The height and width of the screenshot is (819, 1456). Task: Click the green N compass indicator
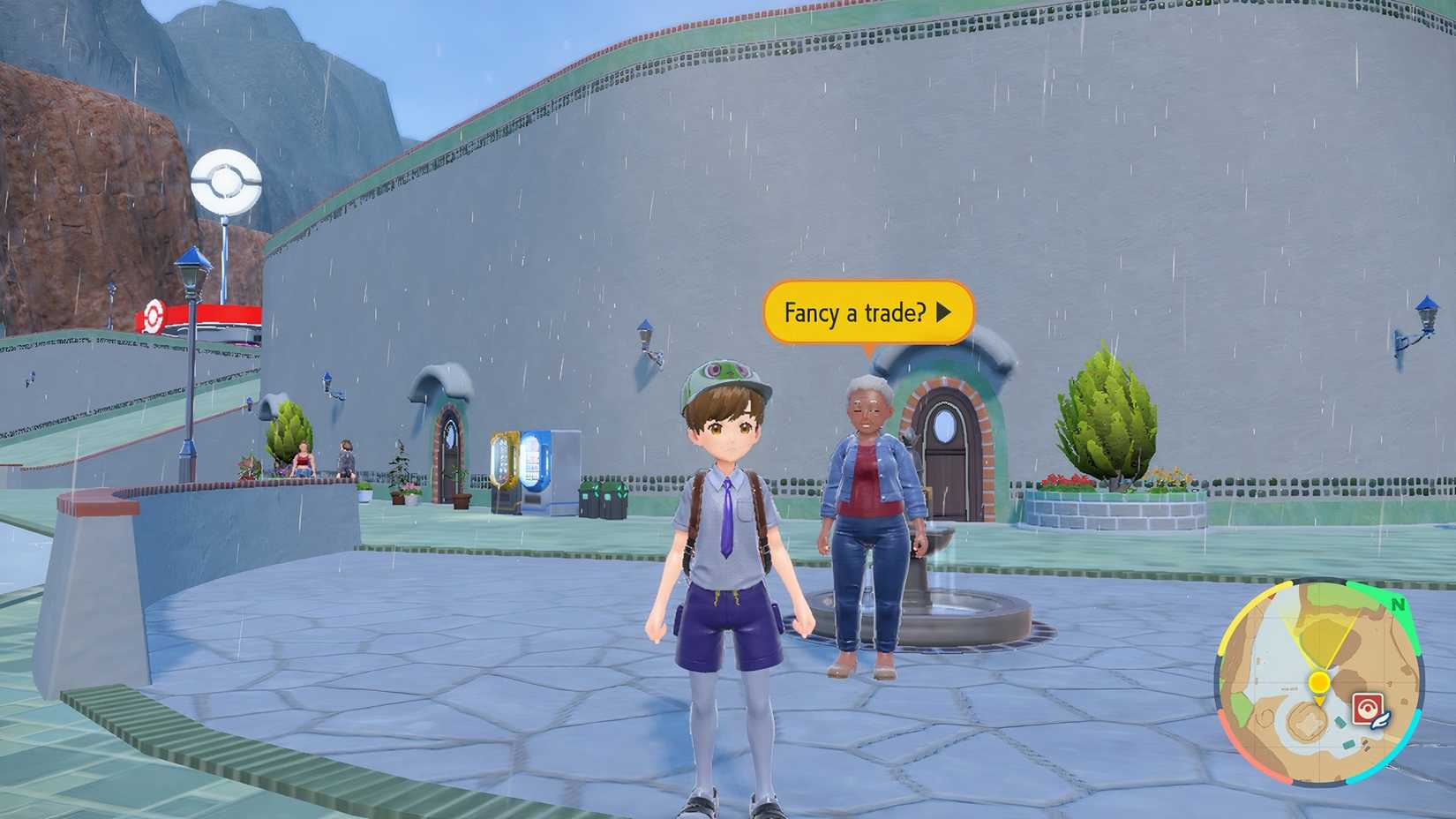point(1398,605)
